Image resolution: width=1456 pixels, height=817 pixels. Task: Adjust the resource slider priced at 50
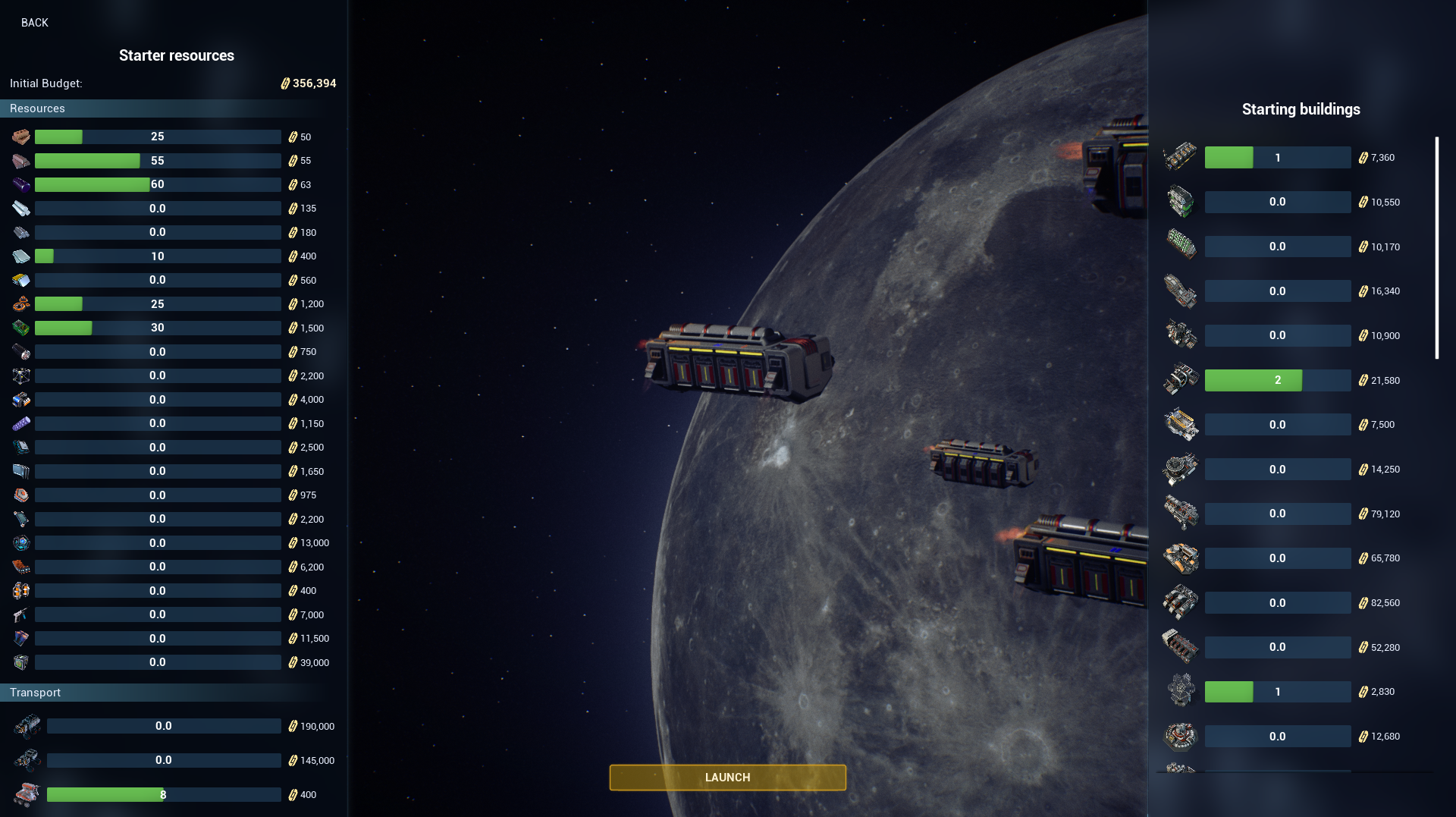click(x=158, y=137)
